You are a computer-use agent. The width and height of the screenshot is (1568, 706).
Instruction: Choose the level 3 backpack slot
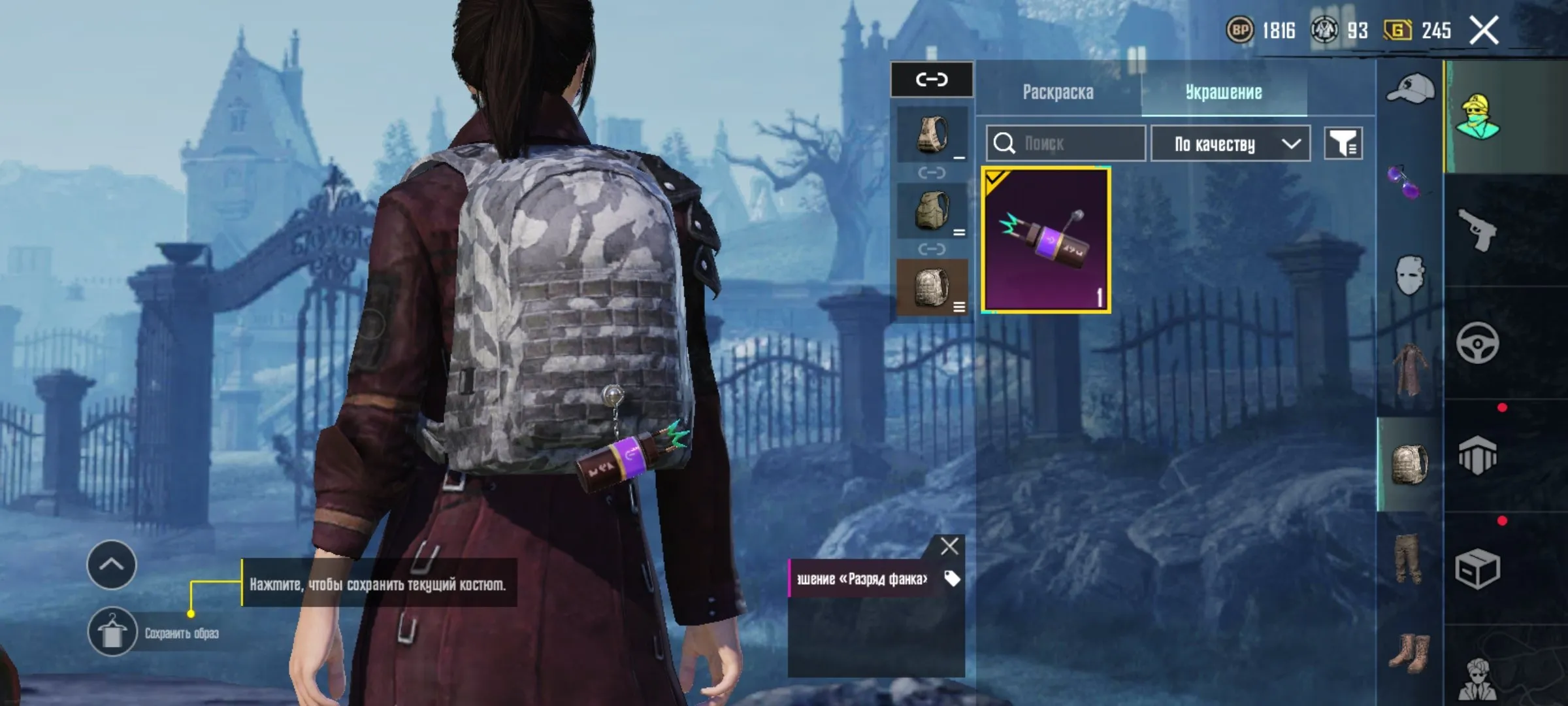tap(932, 288)
